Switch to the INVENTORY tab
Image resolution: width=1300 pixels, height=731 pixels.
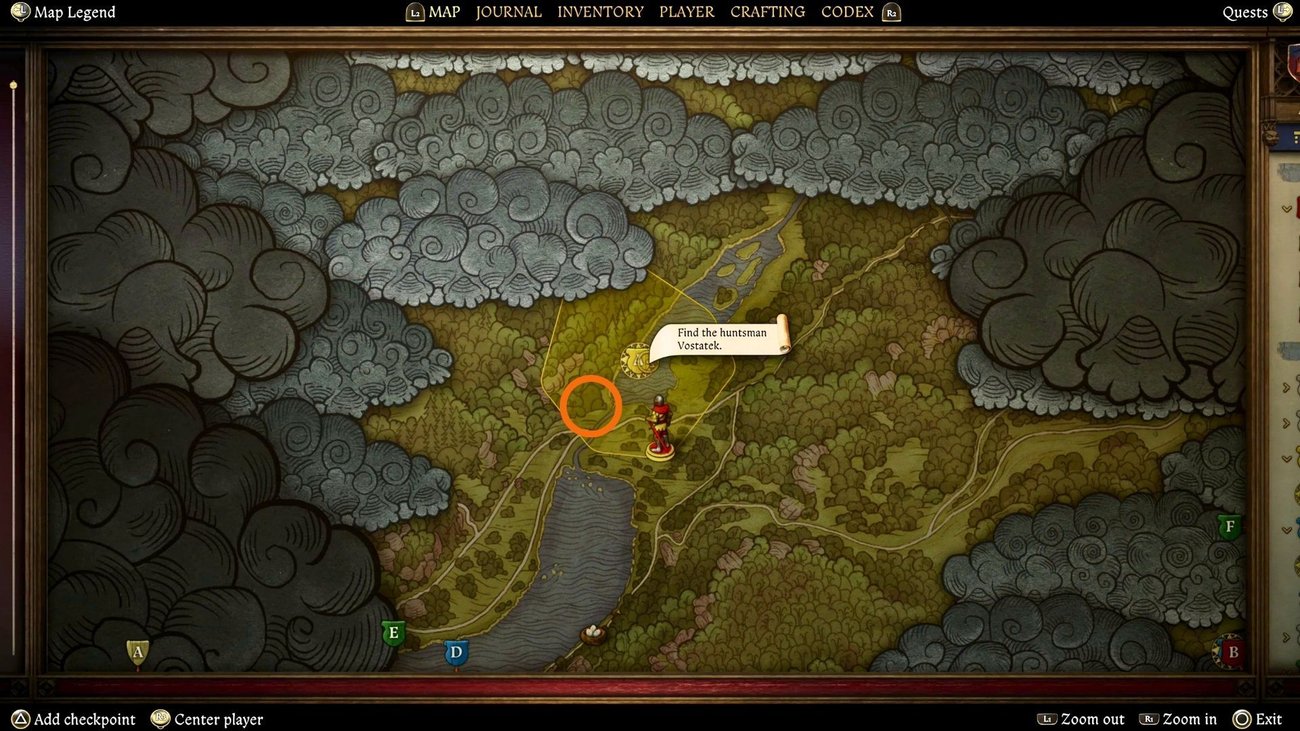(600, 11)
